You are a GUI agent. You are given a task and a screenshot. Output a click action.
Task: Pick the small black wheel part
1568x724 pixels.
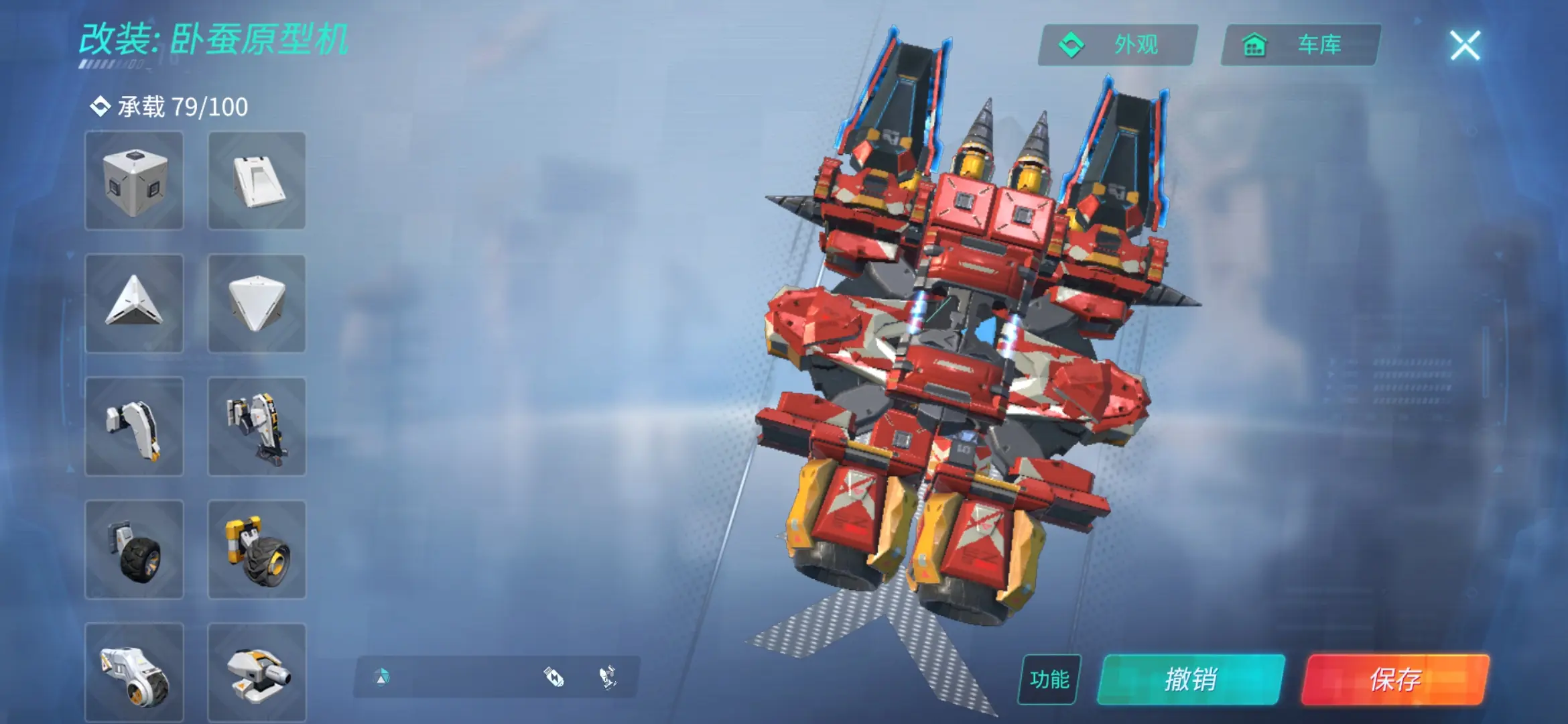pos(134,550)
